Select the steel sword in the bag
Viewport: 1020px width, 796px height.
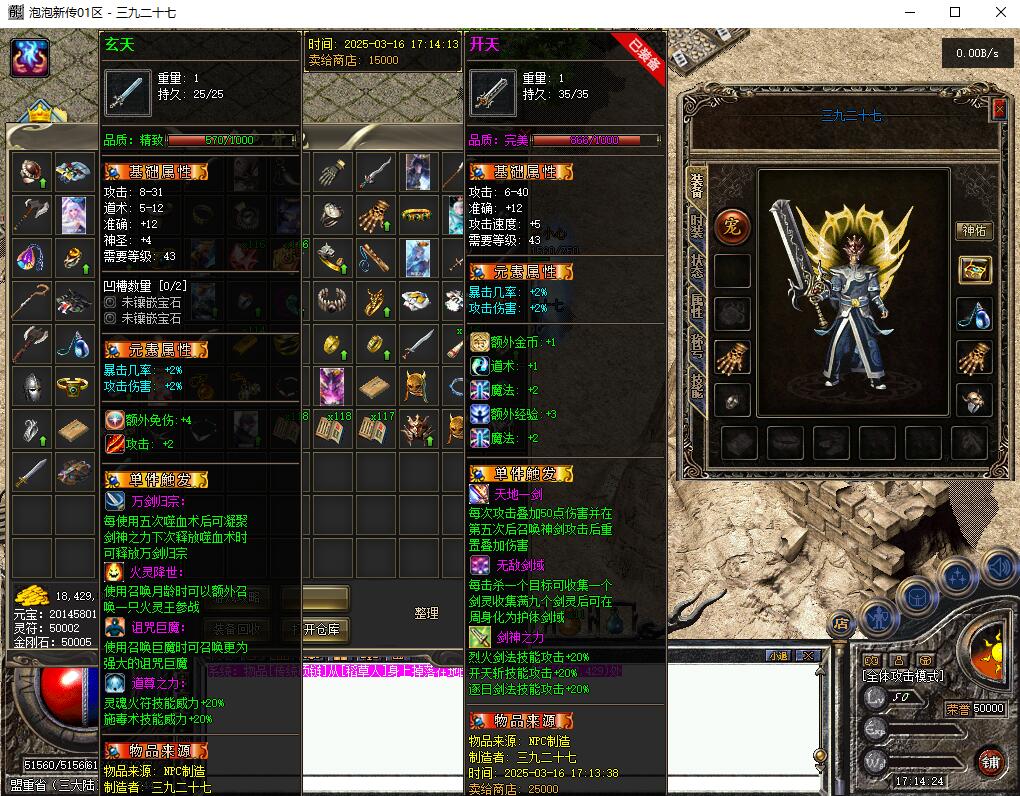pos(33,471)
